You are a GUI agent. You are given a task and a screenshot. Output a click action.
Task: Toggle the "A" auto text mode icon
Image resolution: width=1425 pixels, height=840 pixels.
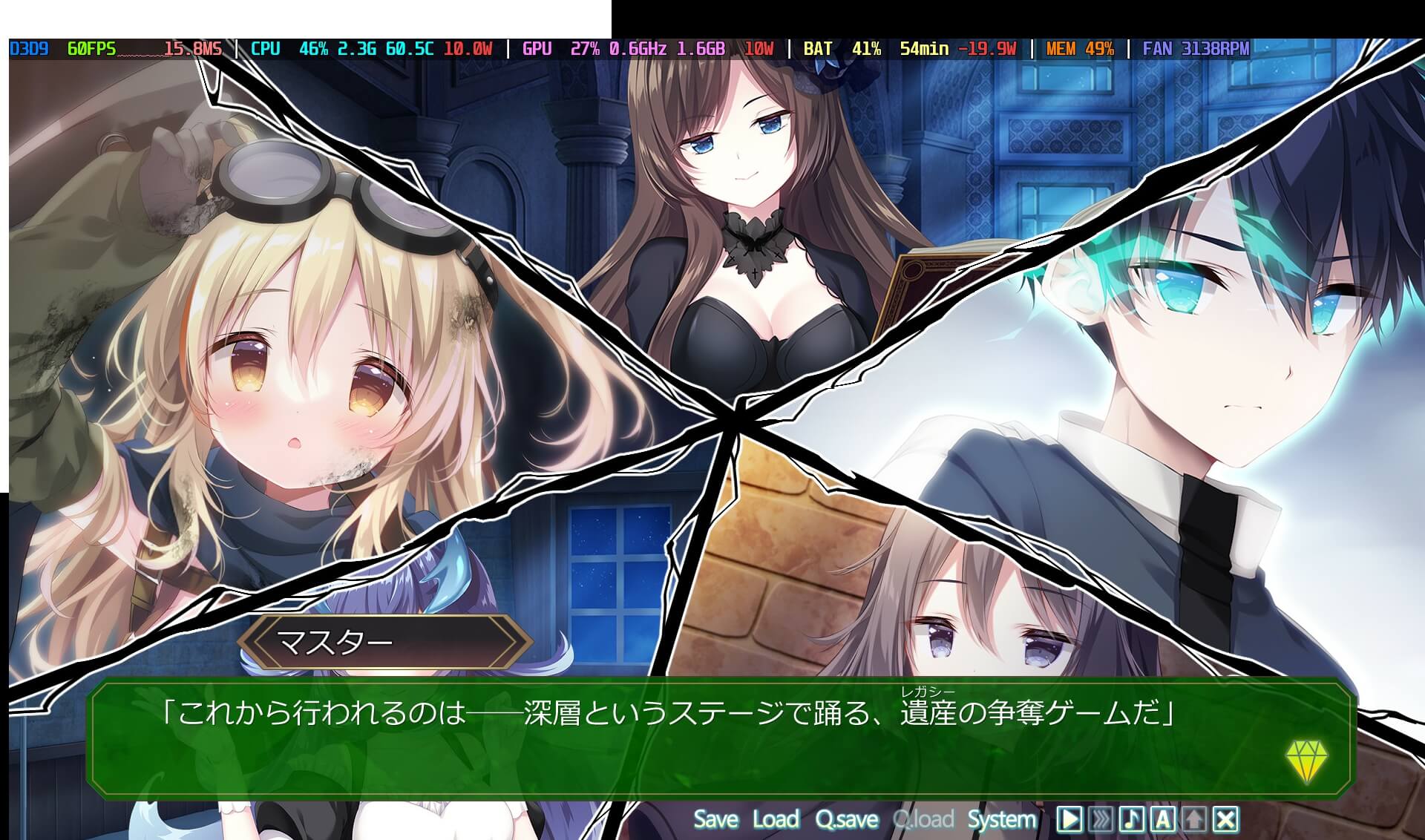[x=1162, y=820]
